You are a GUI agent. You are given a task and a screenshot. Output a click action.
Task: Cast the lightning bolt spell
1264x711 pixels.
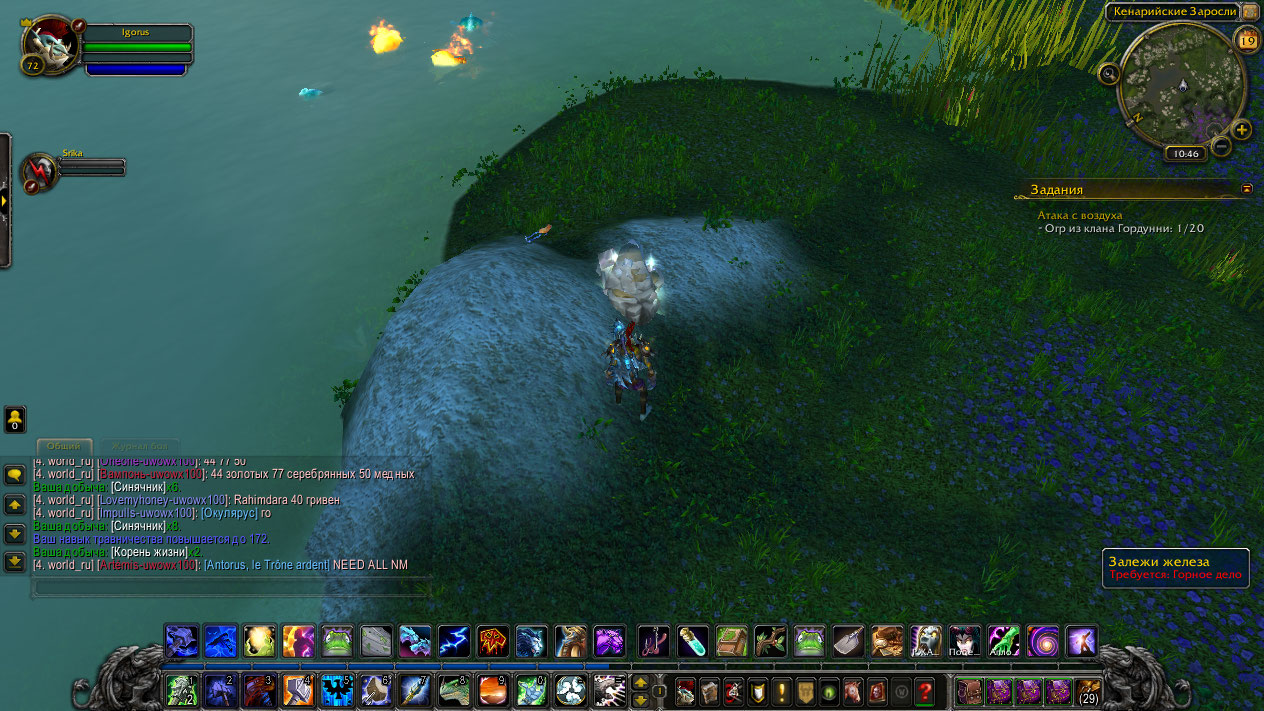tap(453, 641)
